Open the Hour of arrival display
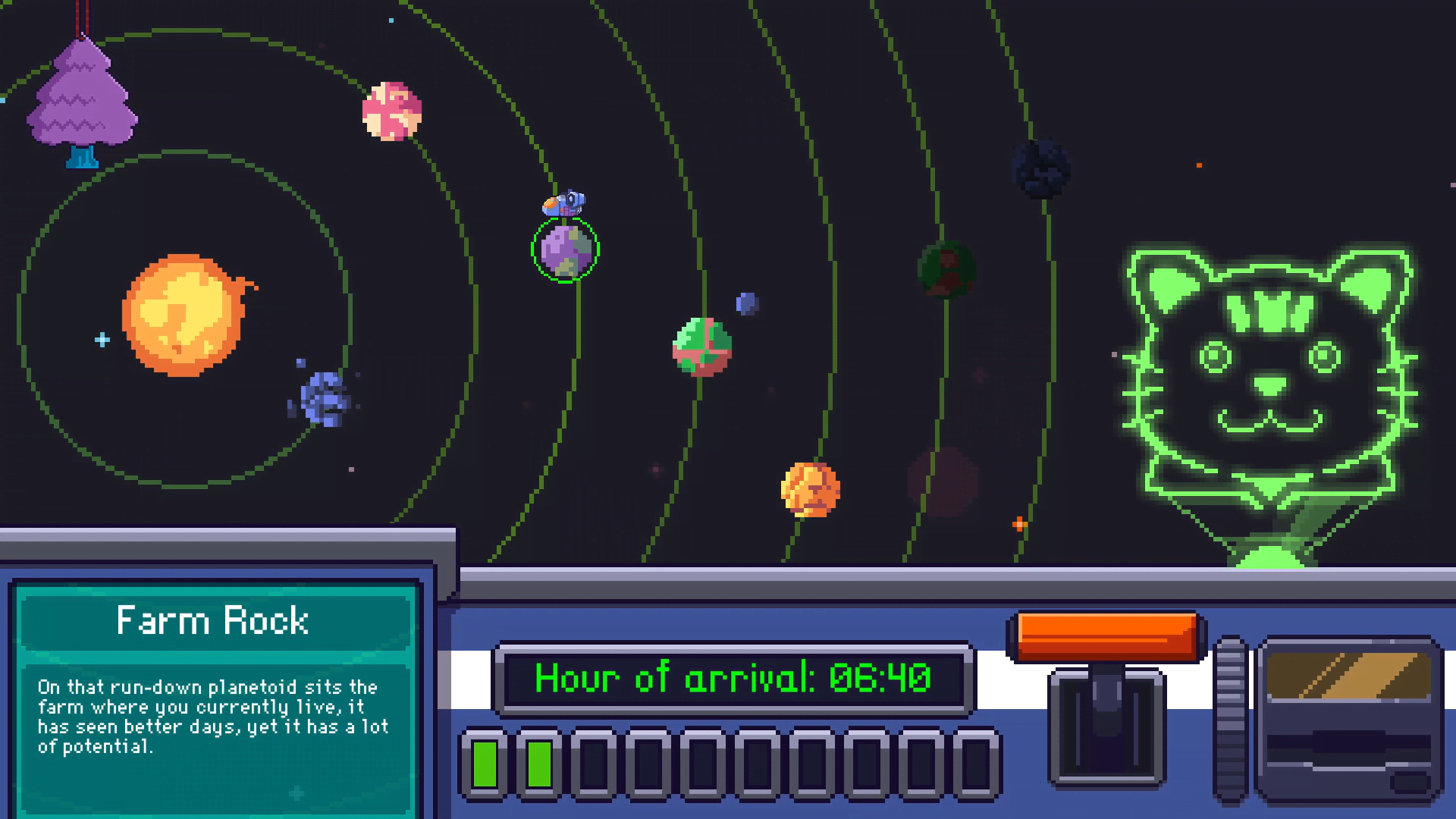The height and width of the screenshot is (819, 1456). click(x=732, y=679)
